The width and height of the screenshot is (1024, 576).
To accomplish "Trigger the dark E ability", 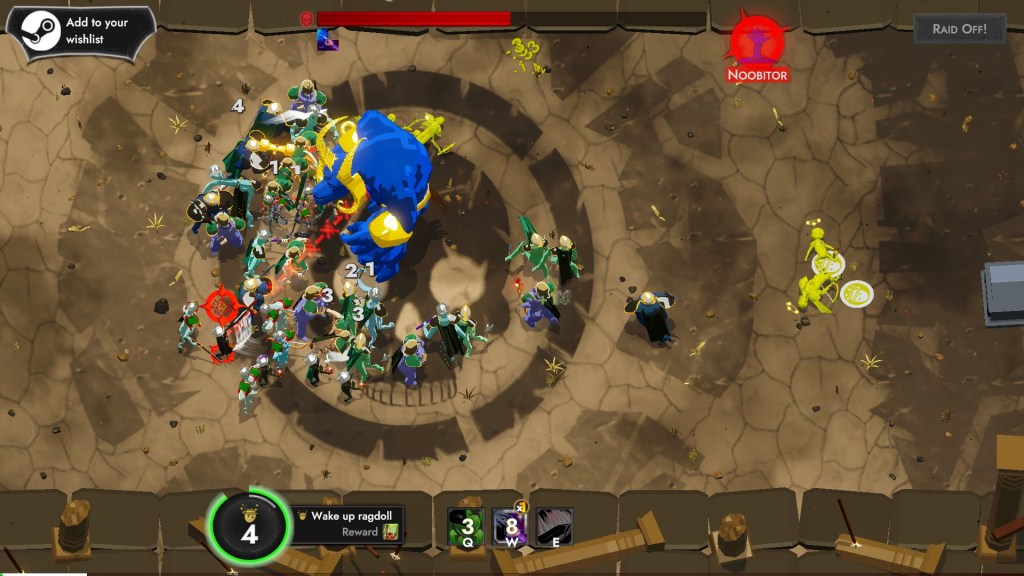I will pyautogui.click(x=554, y=526).
